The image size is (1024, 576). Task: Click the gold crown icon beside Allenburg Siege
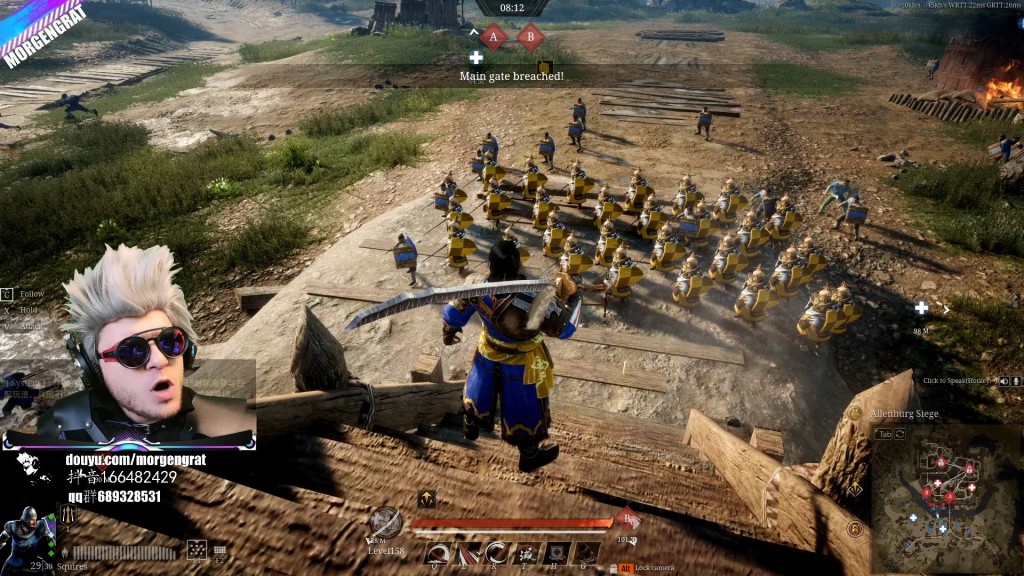[x=855, y=413]
